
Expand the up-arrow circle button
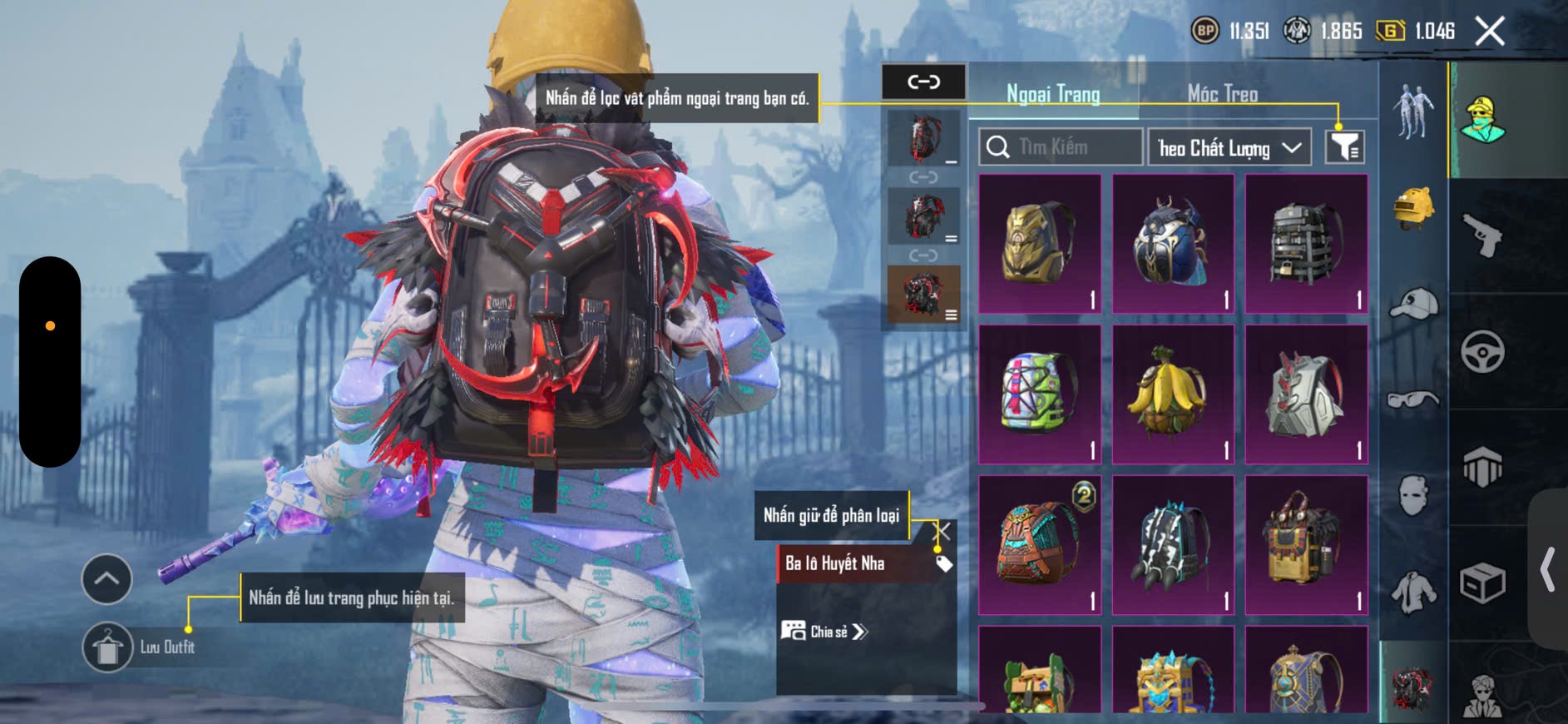[106, 578]
